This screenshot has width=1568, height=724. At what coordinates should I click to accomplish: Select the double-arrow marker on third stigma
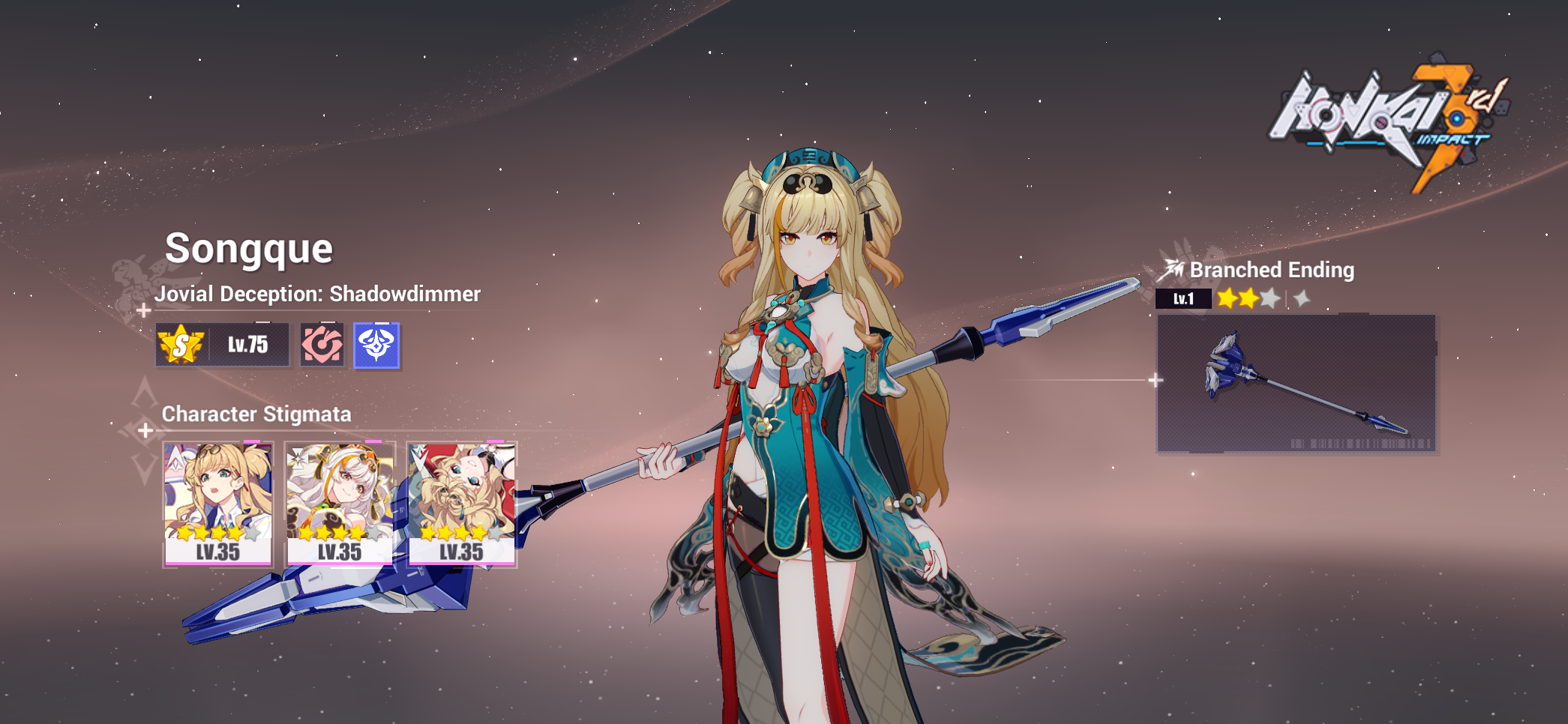point(420,458)
